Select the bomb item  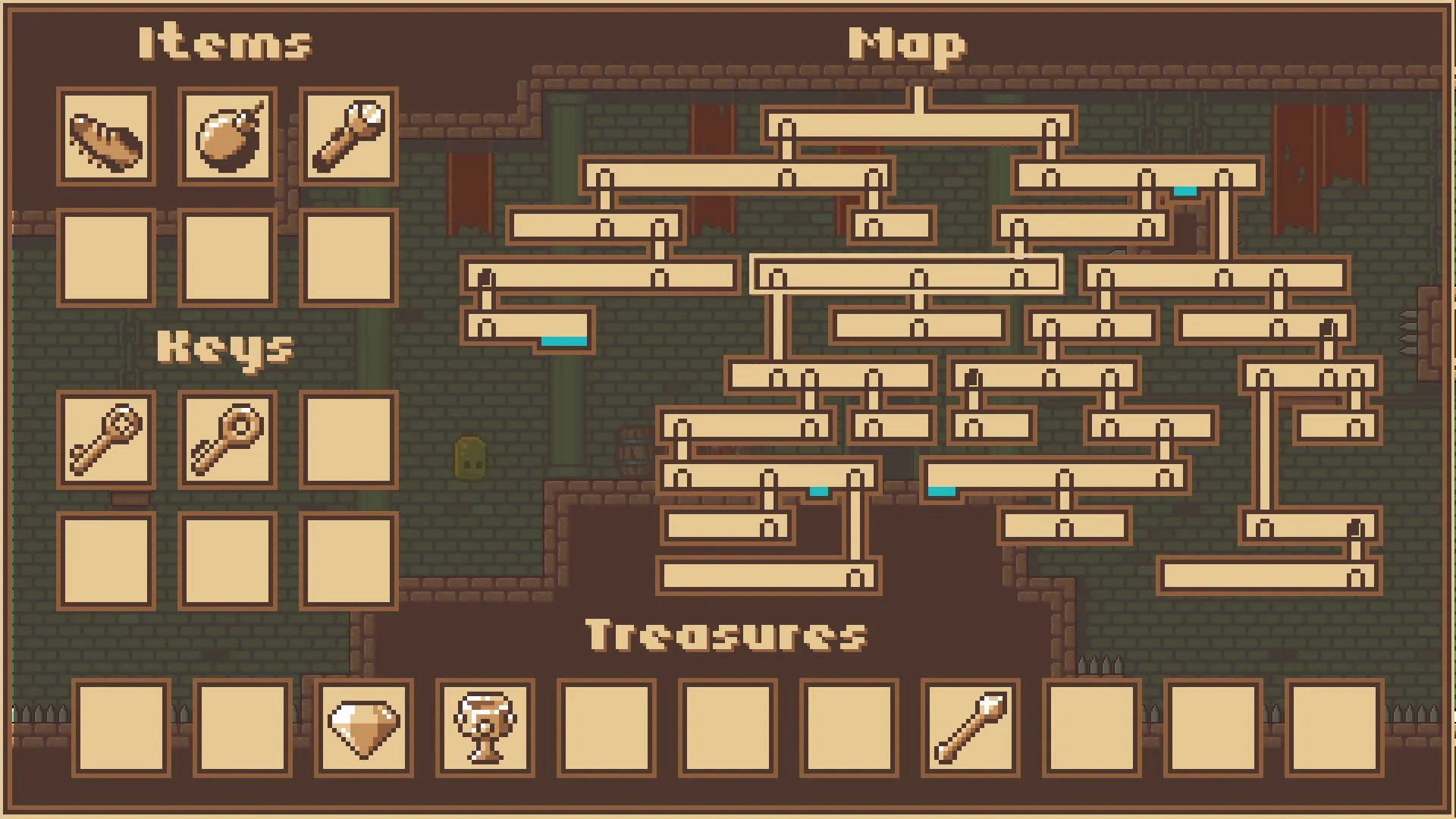[x=227, y=138]
